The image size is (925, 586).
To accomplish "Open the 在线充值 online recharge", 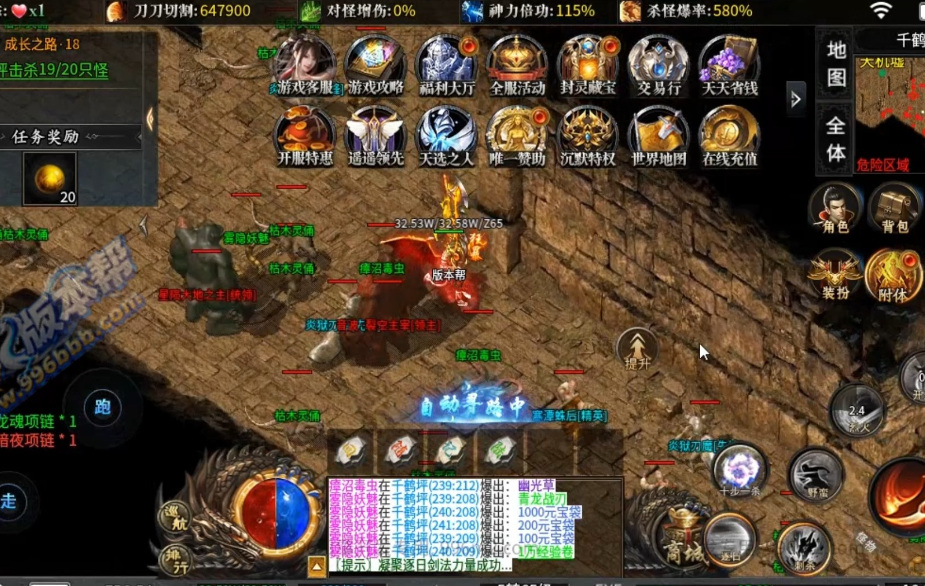I will tap(729, 136).
